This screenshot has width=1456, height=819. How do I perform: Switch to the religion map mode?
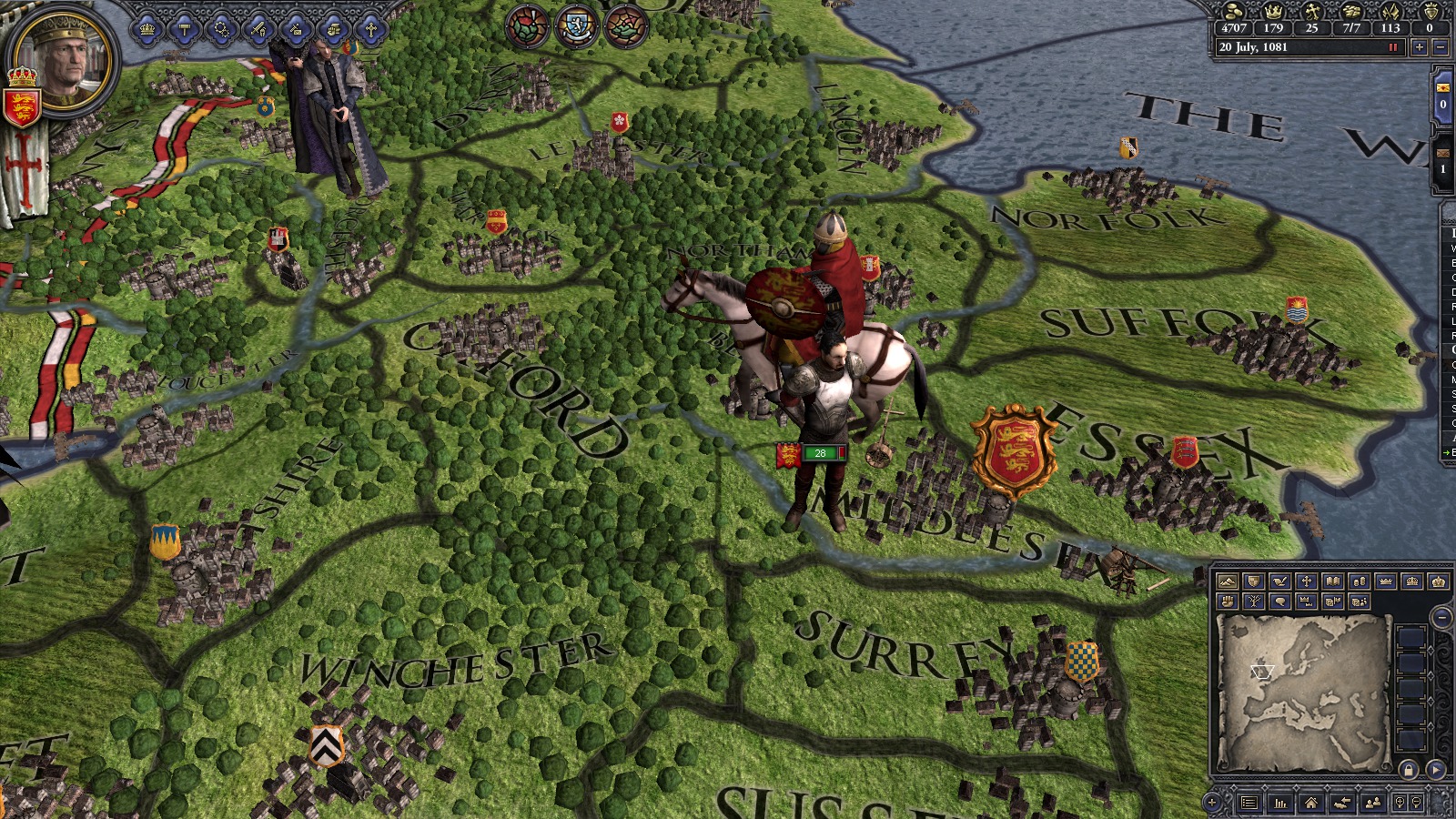tap(1306, 581)
